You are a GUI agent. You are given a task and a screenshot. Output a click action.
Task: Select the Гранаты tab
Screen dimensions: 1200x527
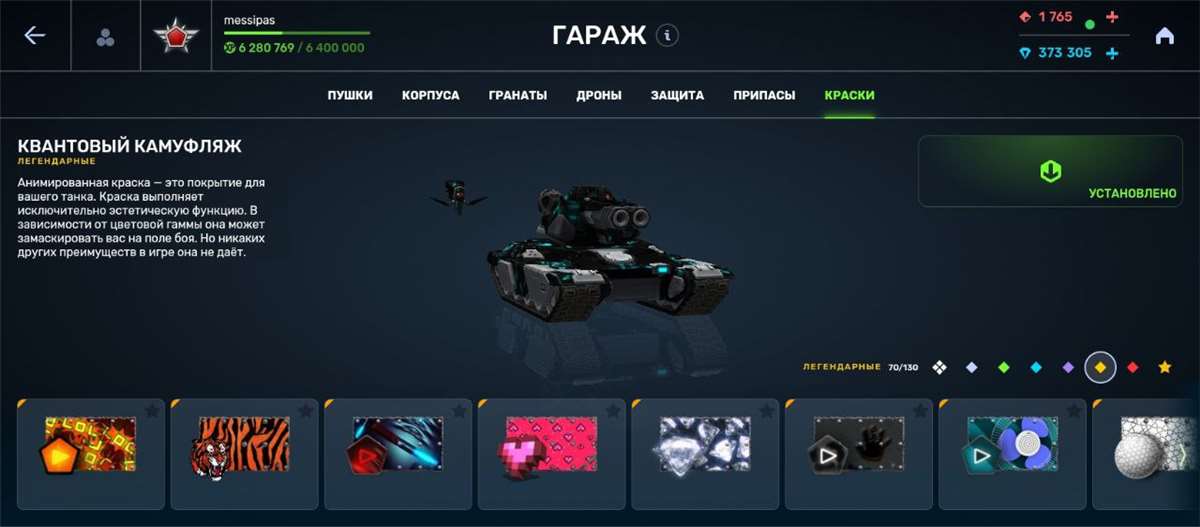518,96
